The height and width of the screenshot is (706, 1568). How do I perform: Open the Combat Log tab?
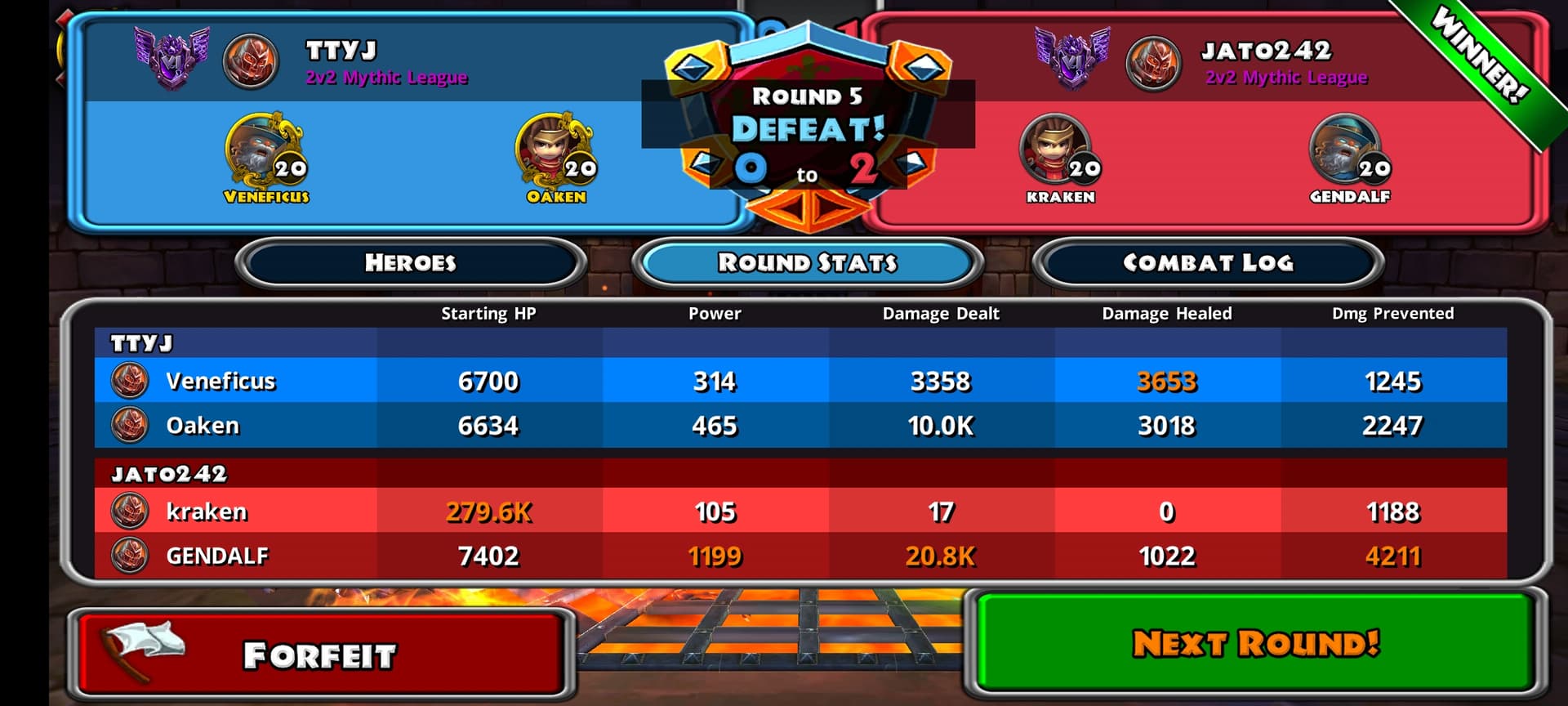(x=1208, y=262)
